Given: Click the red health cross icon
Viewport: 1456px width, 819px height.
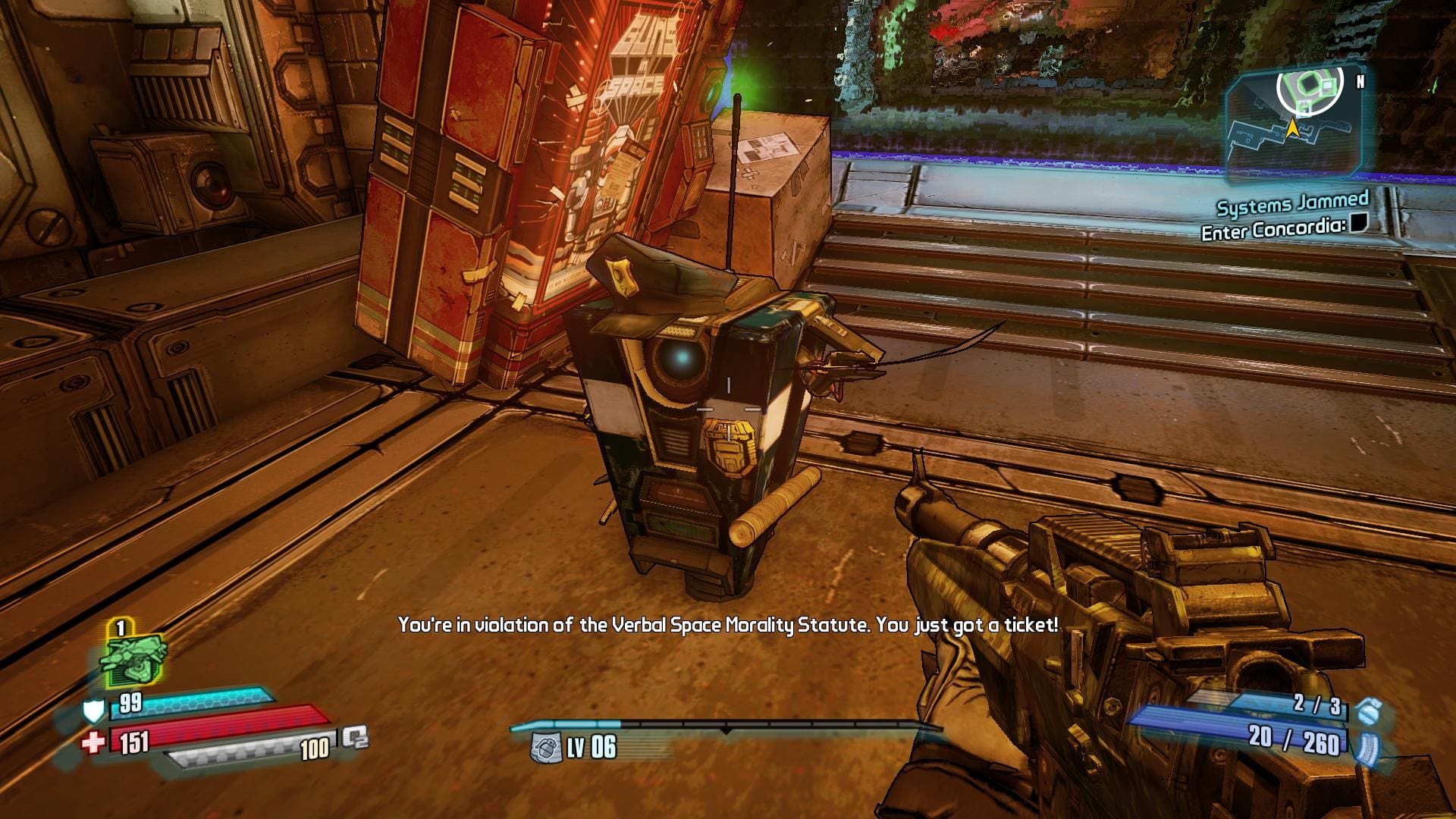Looking at the screenshot, I should coord(93,742).
